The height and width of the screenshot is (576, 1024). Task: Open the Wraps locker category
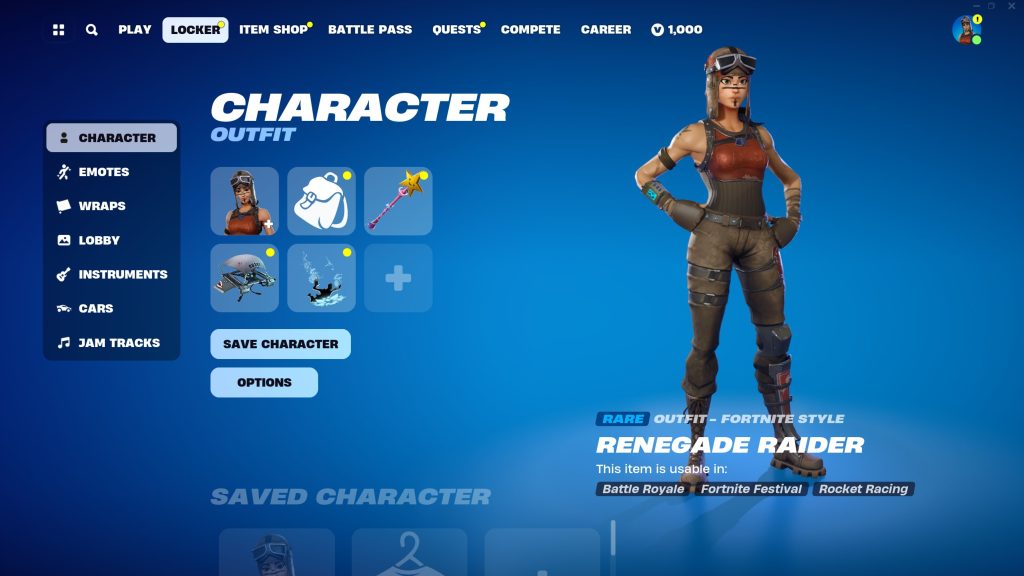[102, 206]
